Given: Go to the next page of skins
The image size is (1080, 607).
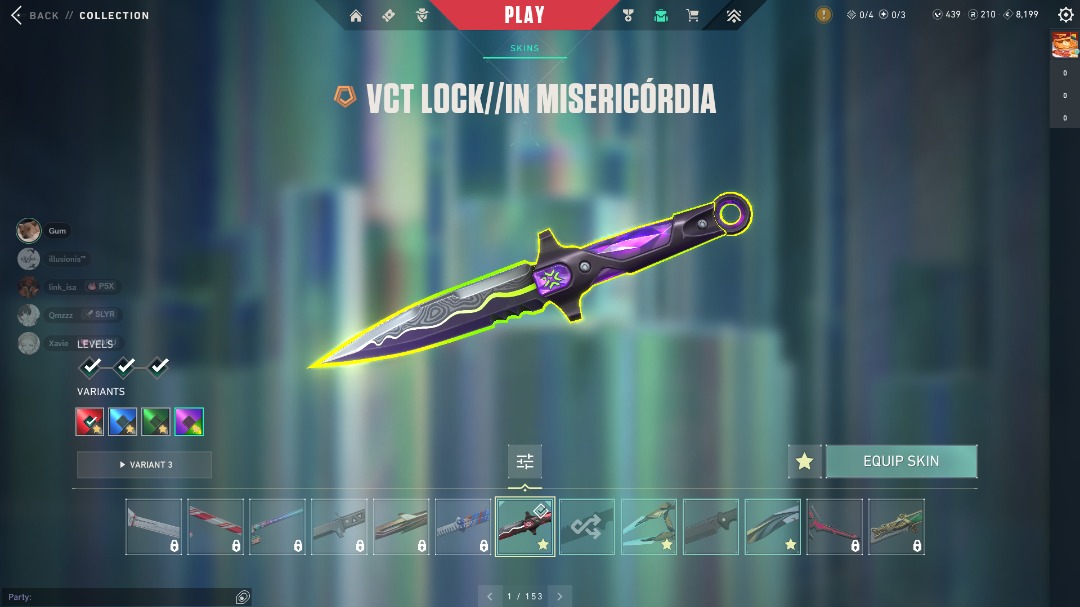Looking at the screenshot, I should [560, 596].
